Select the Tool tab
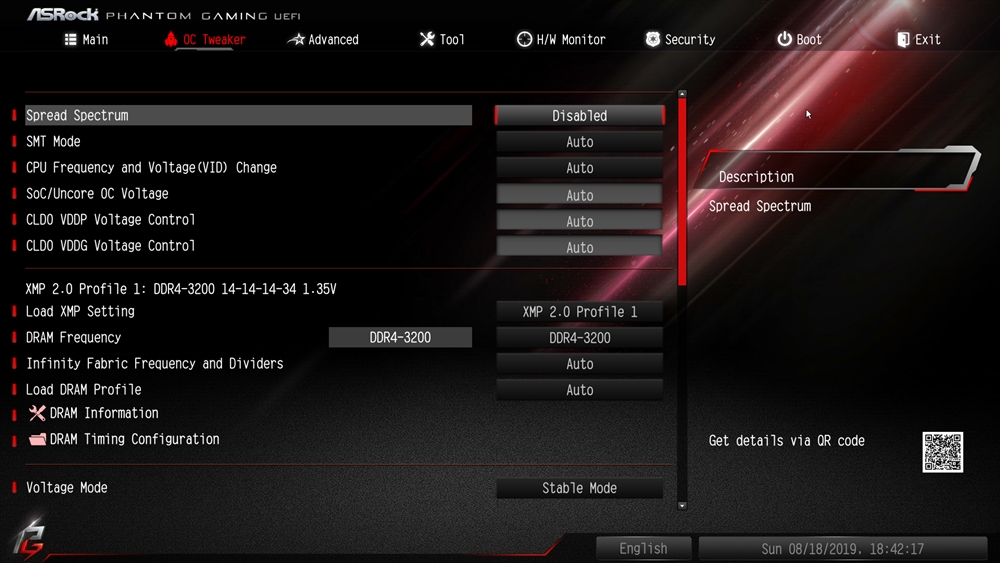1000x563 pixels. coord(441,40)
